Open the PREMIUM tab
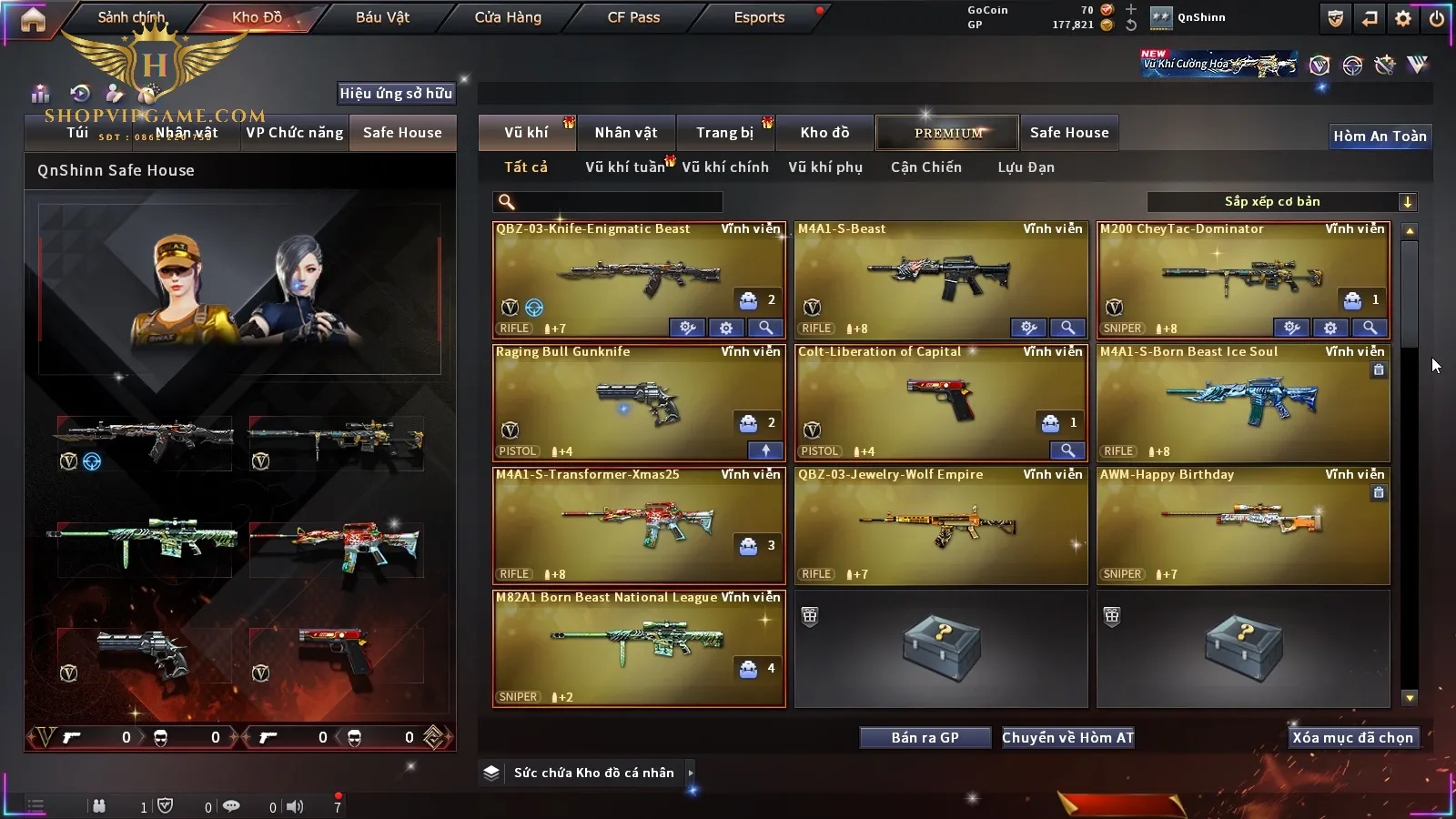This screenshot has width=1456, height=819. click(947, 133)
